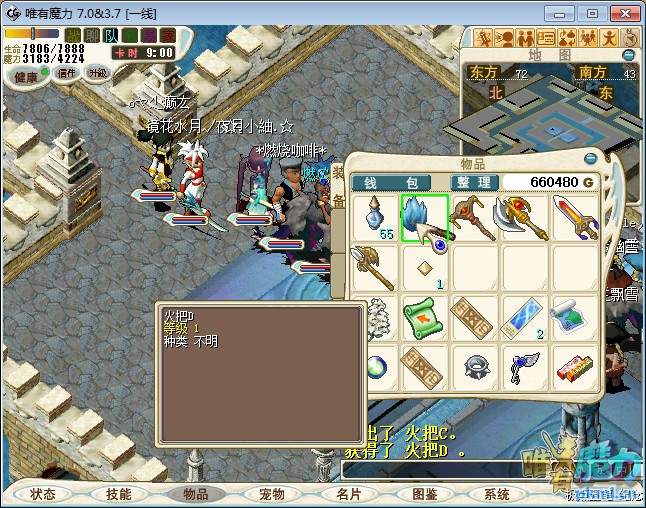Click the 健康 health button

(x=25, y=76)
